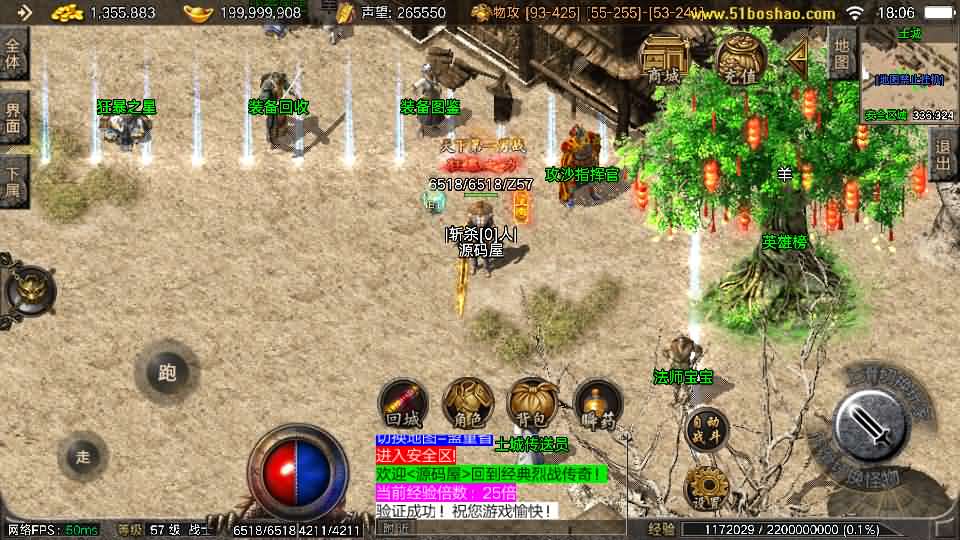The width and height of the screenshot is (960, 540).
Task: Use the 瞬药 instant potion
Action: click(598, 404)
